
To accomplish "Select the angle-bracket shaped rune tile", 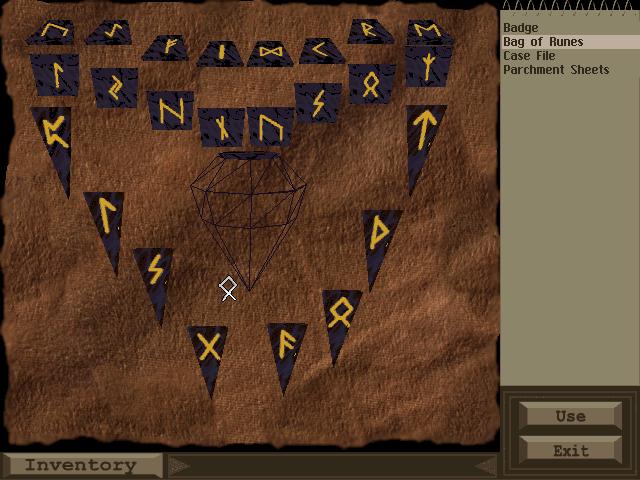I will (321, 49).
